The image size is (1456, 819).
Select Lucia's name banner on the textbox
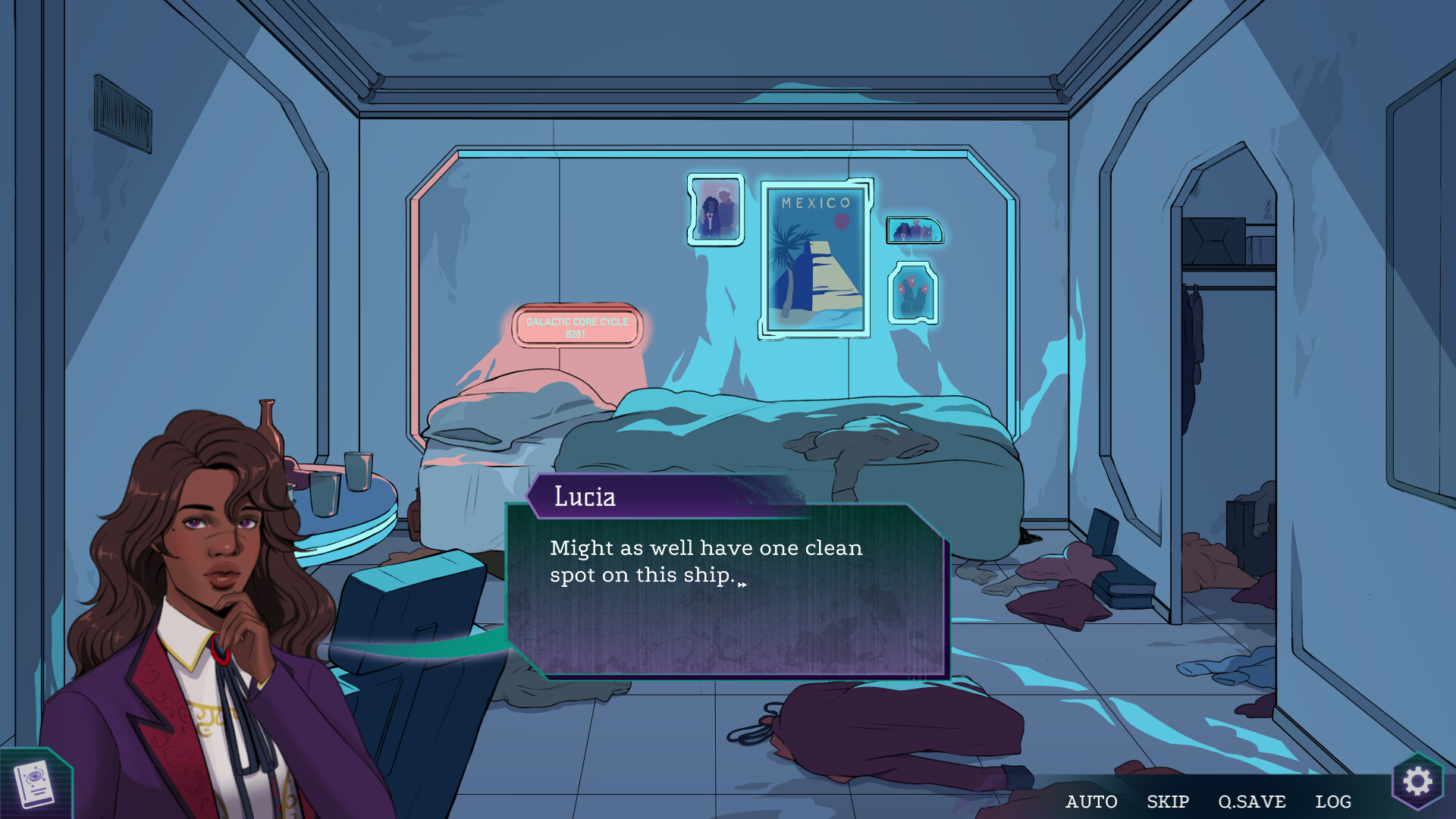tap(584, 497)
